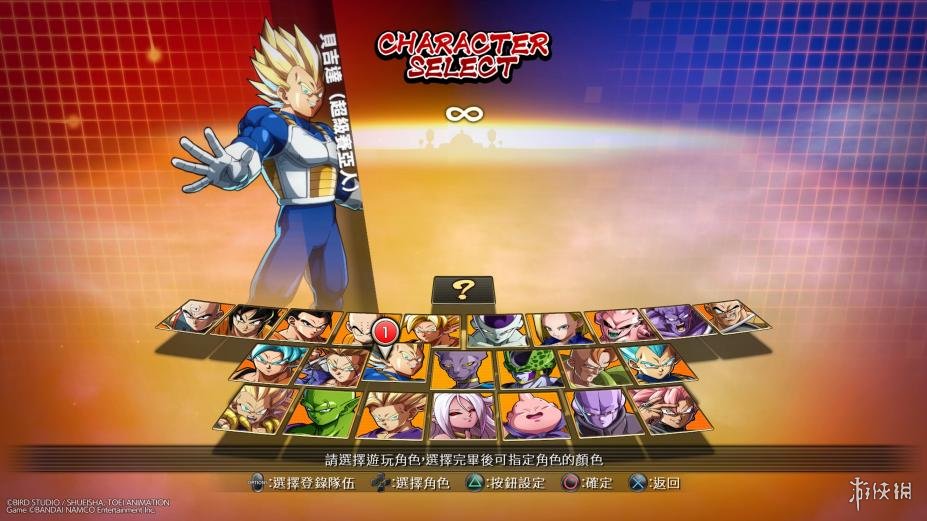Select Nappa's character tile
This screenshot has height=521, width=927.
click(x=733, y=317)
